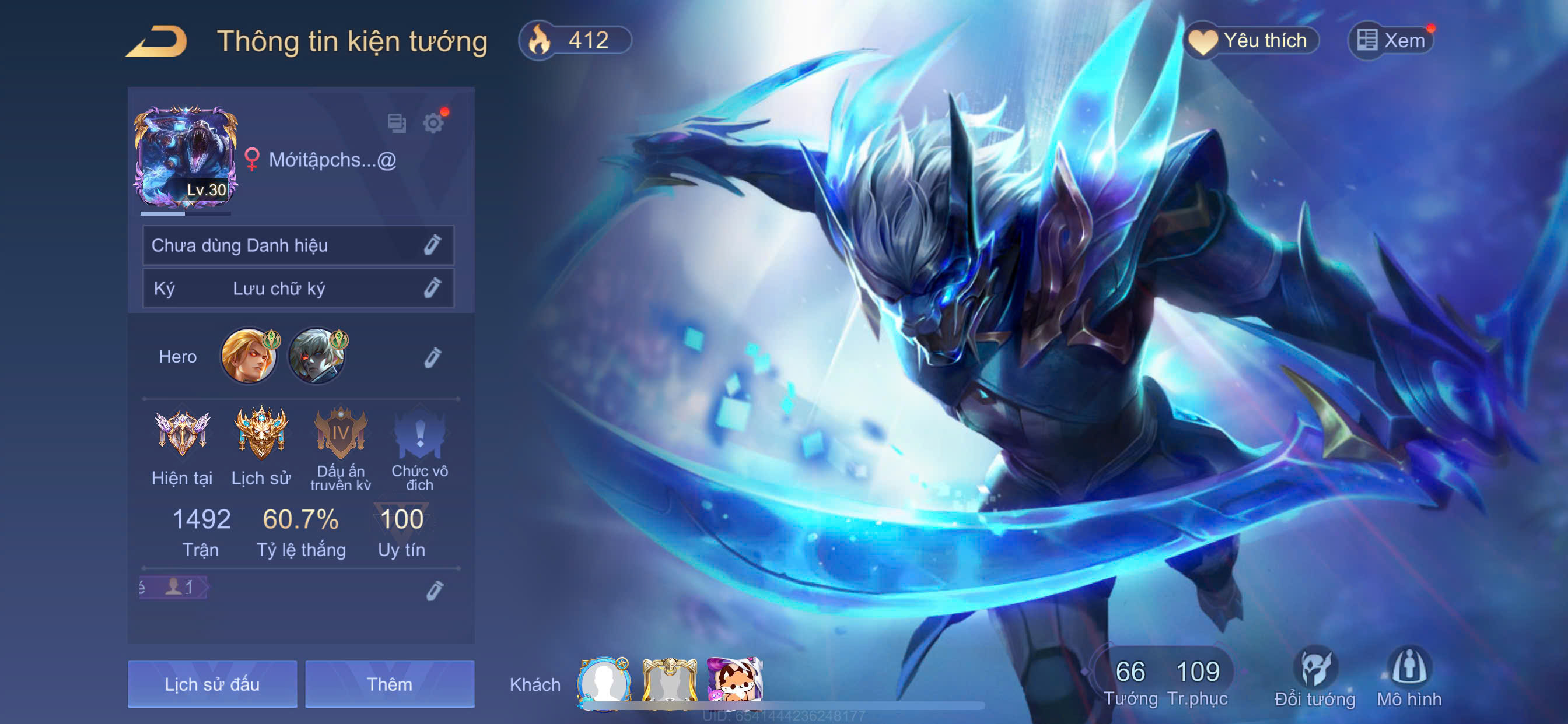
Task: Open the Yêu thích favorites button
Action: coord(1251,41)
